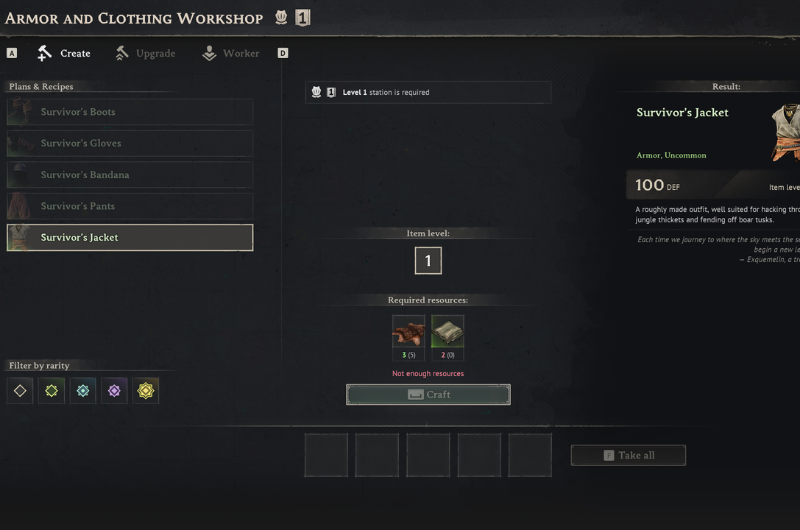Screen dimensions: 800x530
Task: Pick the Survivor's Bandana recipe
Action: coord(130,175)
